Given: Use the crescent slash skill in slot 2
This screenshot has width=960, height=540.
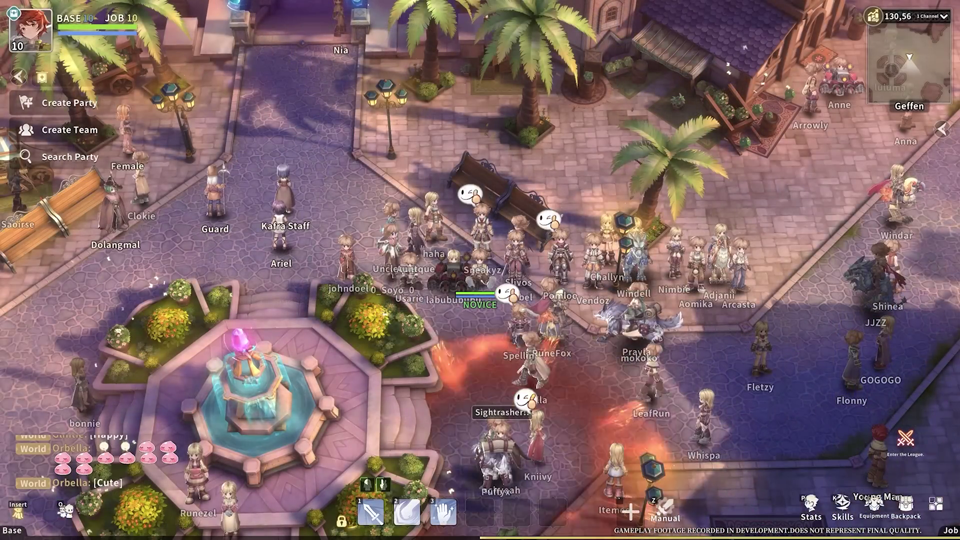Looking at the screenshot, I should pos(407,513).
